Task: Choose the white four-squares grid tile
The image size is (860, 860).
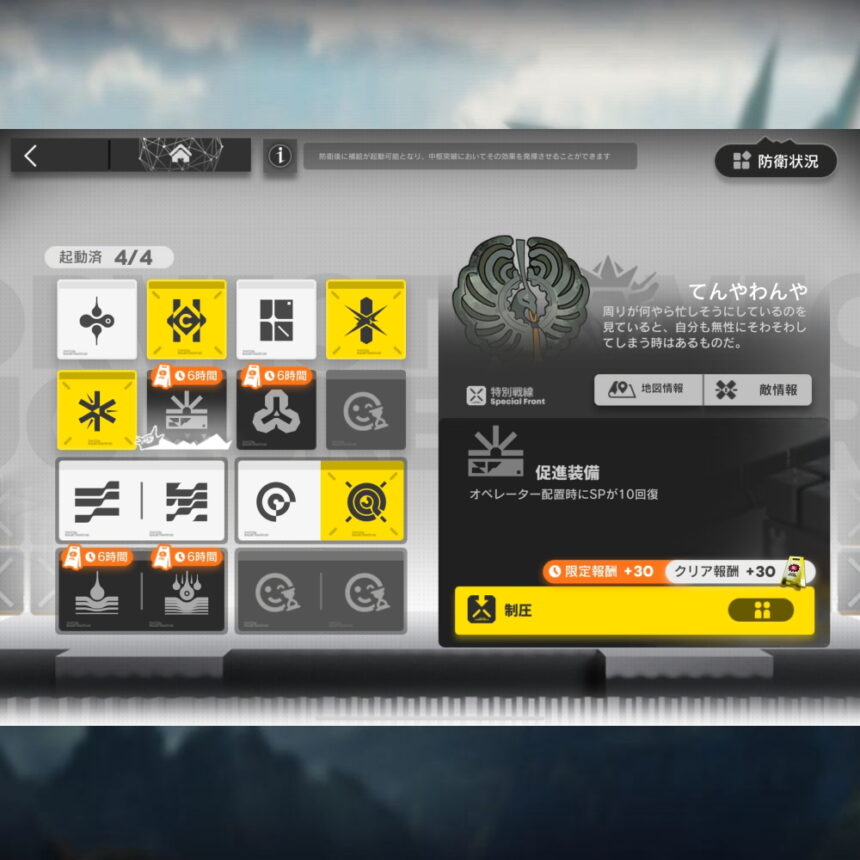Action: click(x=276, y=320)
